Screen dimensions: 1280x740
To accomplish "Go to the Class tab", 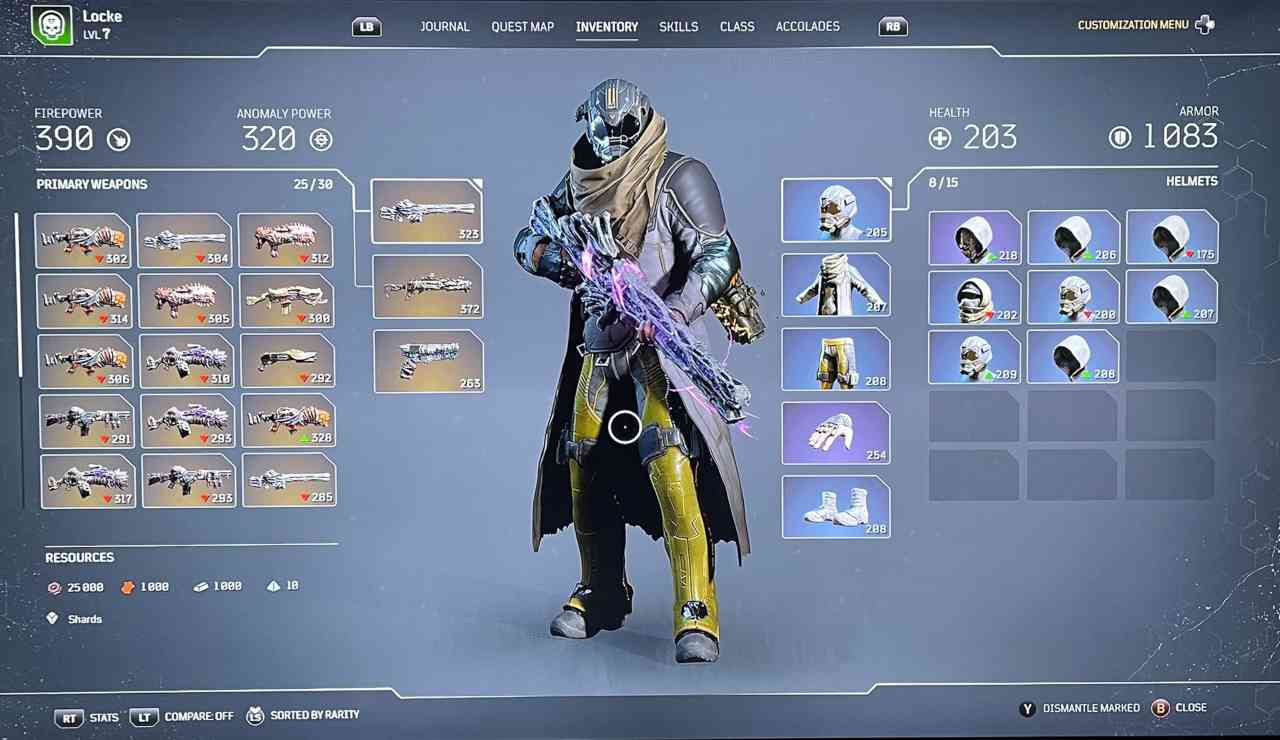I will point(737,27).
